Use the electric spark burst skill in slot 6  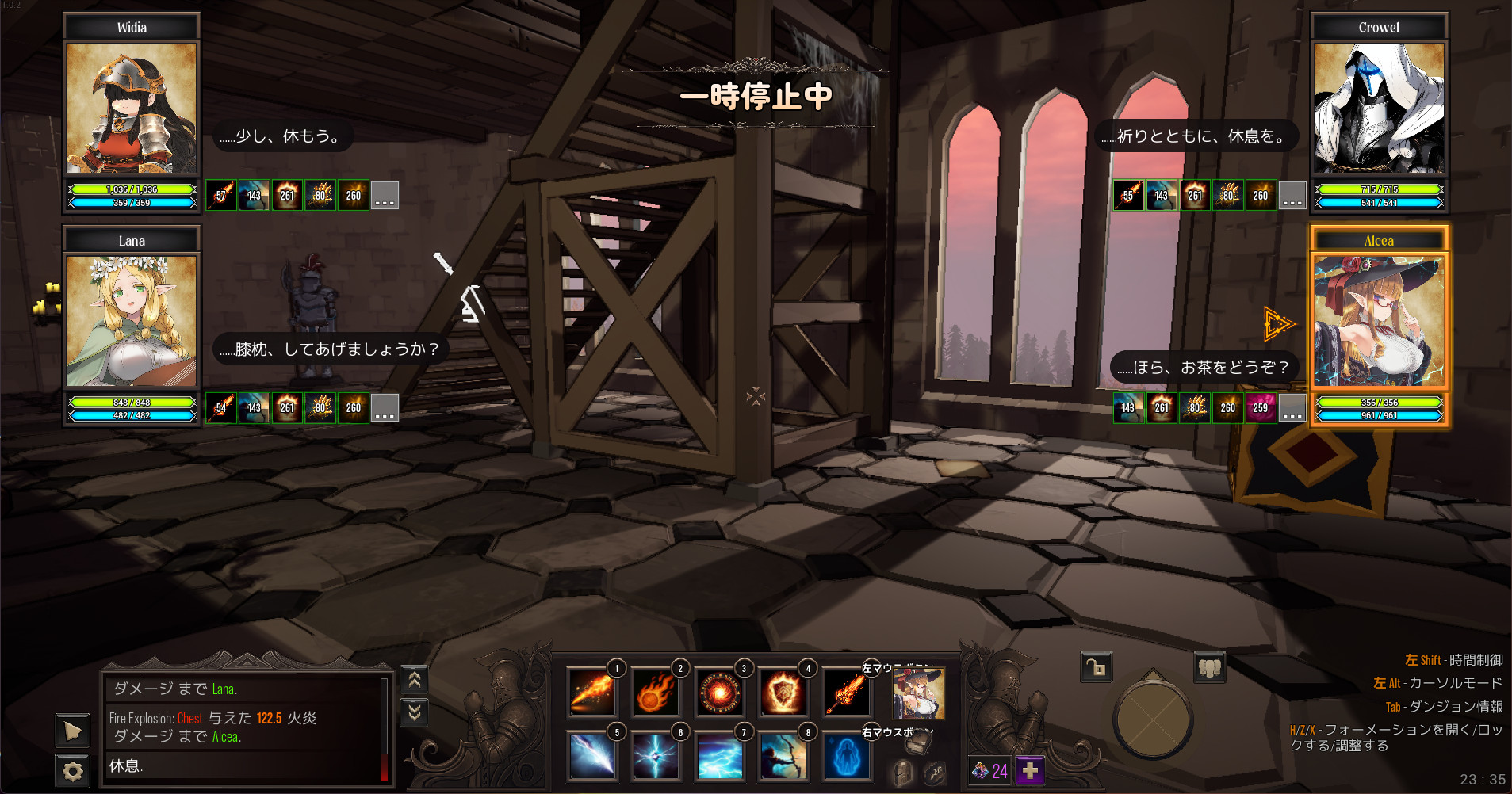[x=655, y=756]
